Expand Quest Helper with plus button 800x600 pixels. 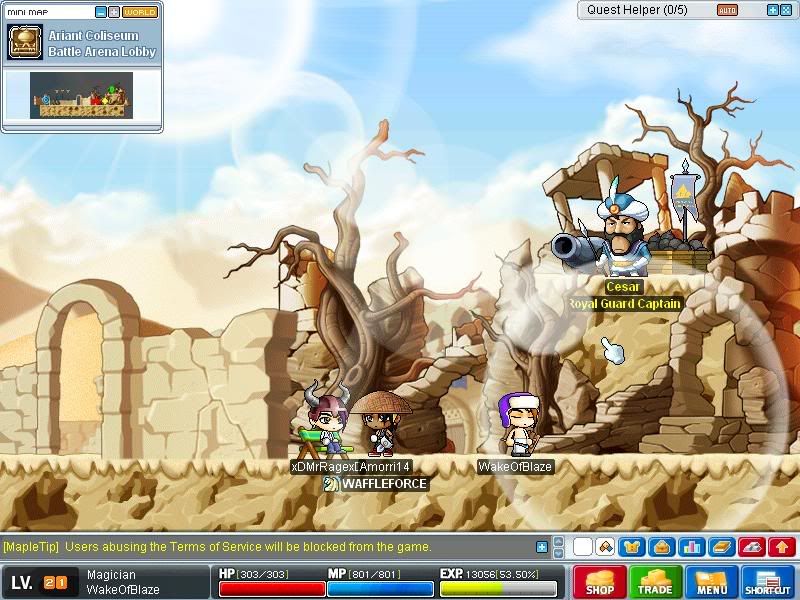tap(772, 10)
